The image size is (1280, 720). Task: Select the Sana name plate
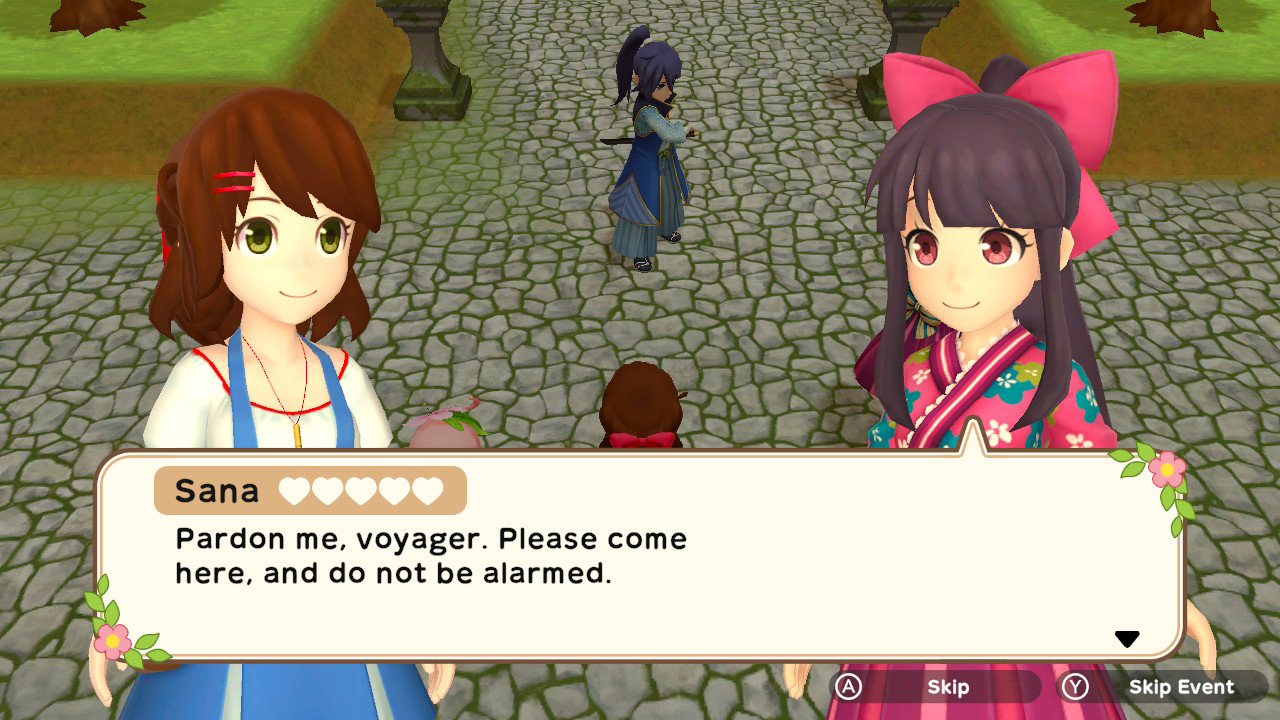tap(220, 490)
